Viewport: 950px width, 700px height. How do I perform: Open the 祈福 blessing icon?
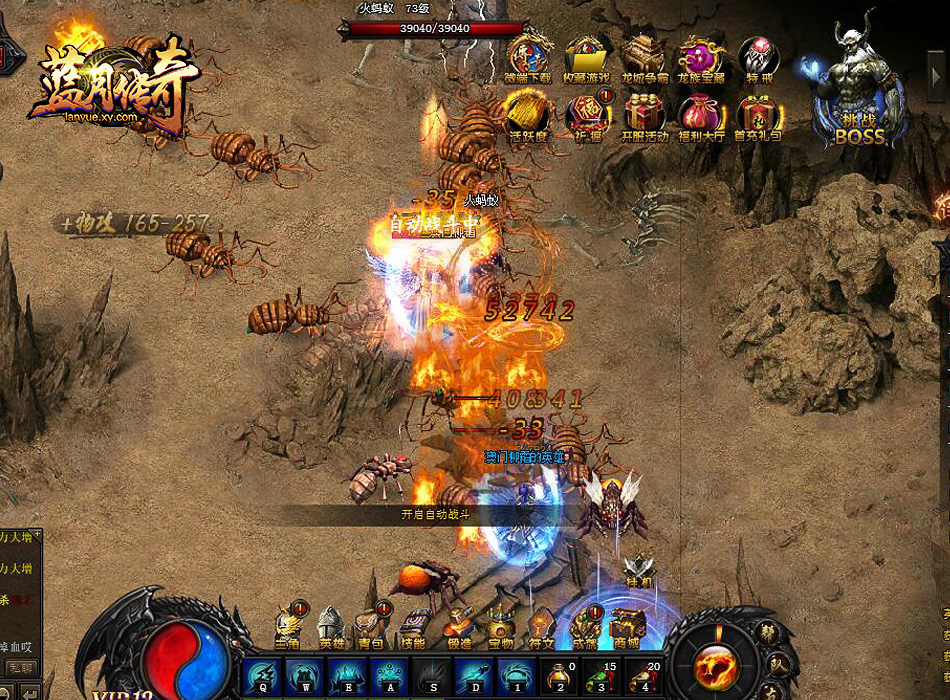click(x=586, y=117)
